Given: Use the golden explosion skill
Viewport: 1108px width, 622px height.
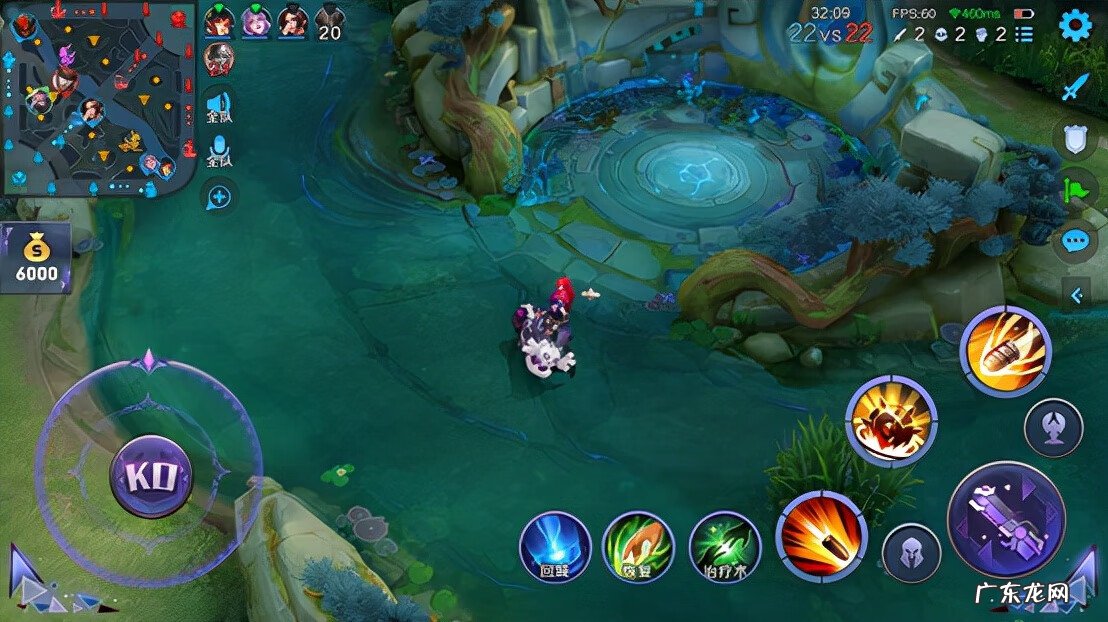Looking at the screenshot, I should (890, 421).
